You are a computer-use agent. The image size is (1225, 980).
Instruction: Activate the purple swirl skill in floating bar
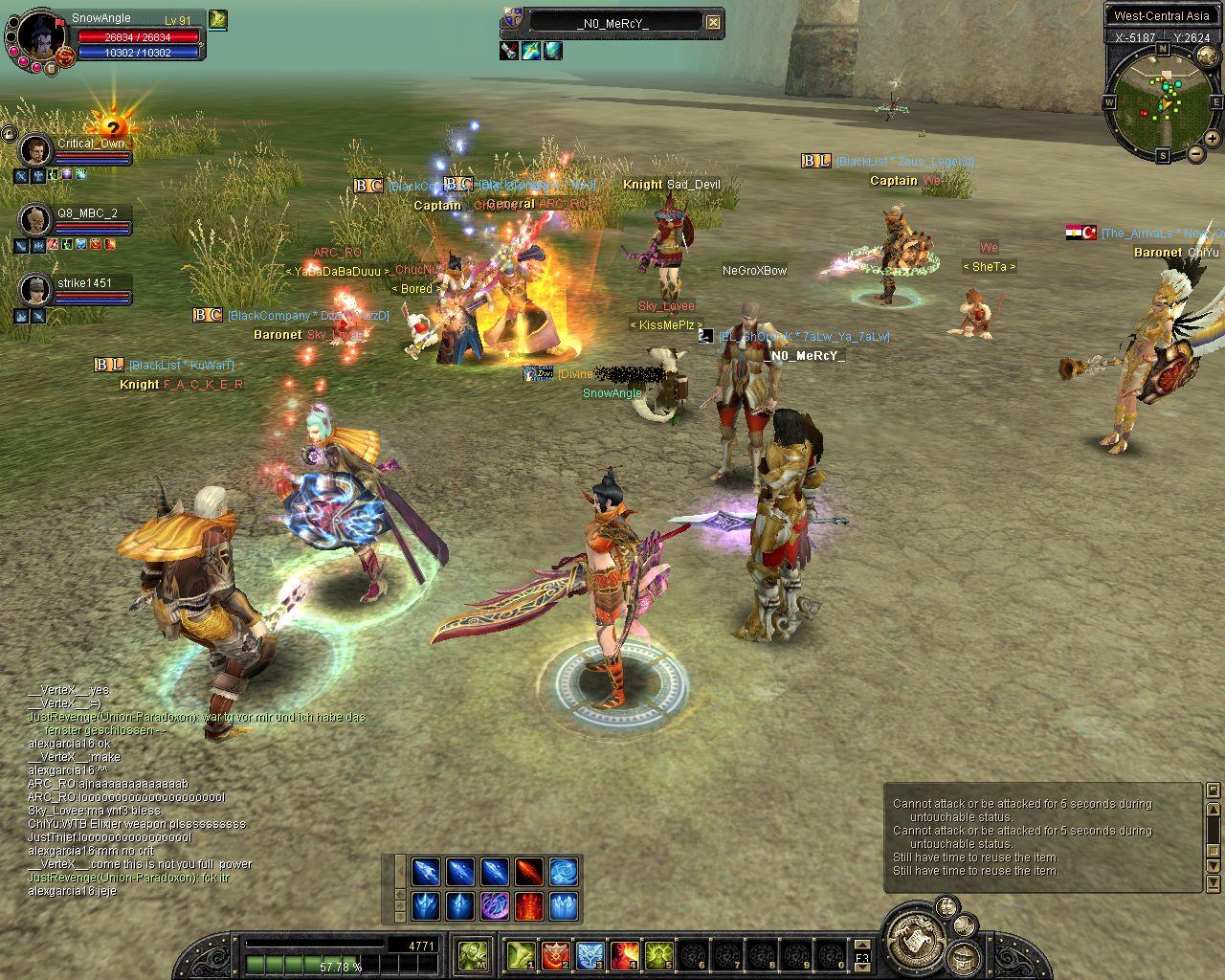click(x=495, y=904)
